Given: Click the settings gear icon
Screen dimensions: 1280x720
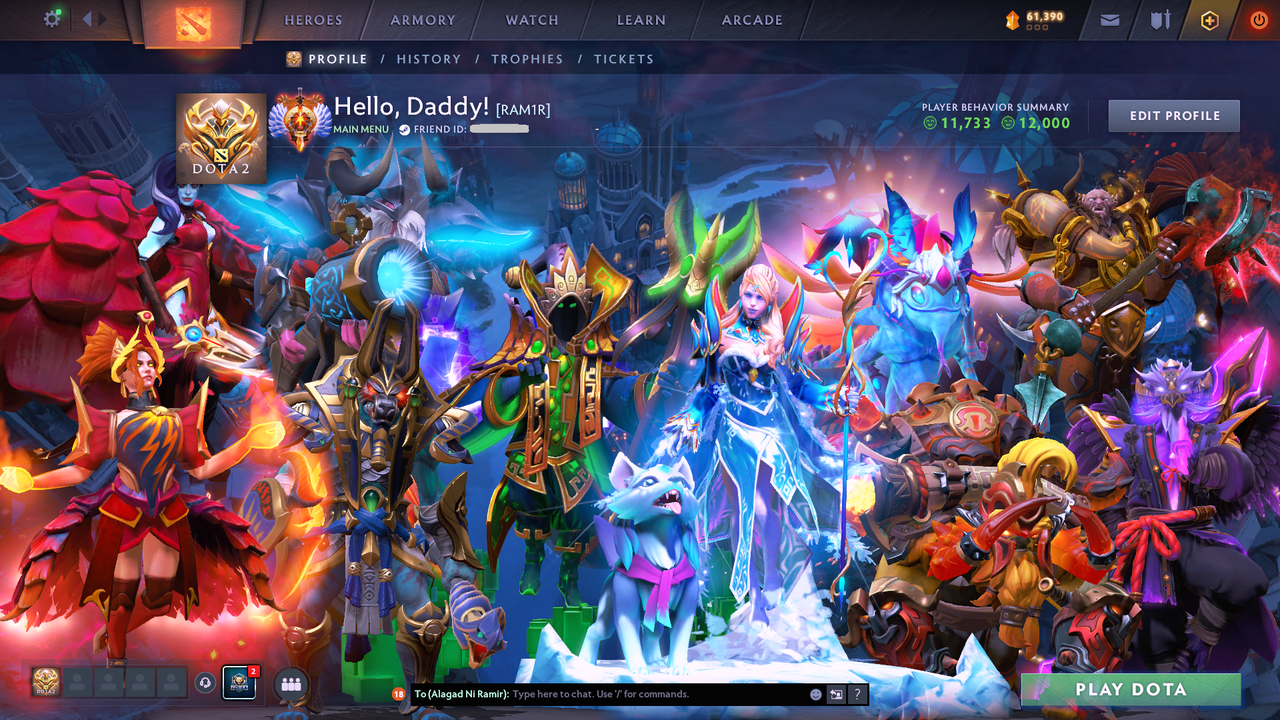Looking at the screenshot, I should [x=53, y=18].
